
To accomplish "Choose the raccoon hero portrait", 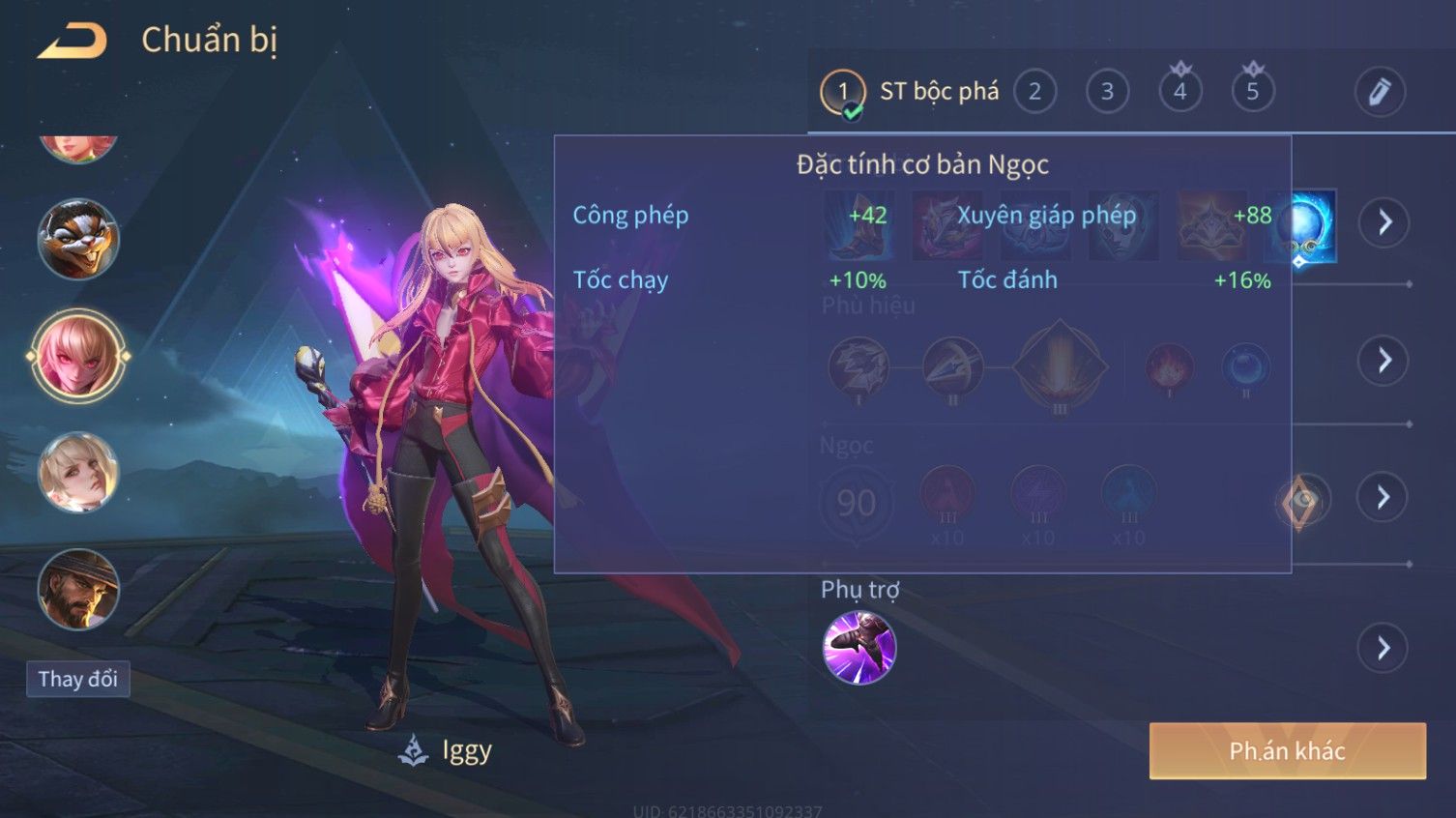I will [78, 239].
